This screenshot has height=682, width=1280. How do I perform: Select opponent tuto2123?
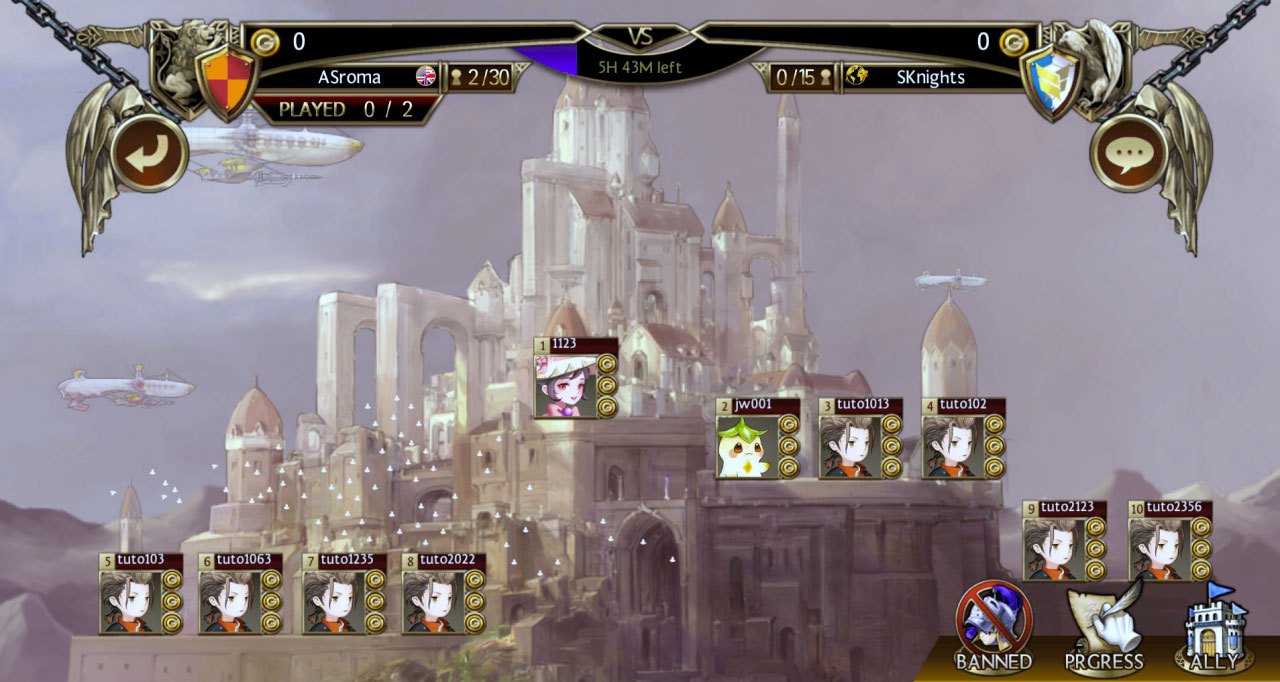click(x=1054, y=548)
